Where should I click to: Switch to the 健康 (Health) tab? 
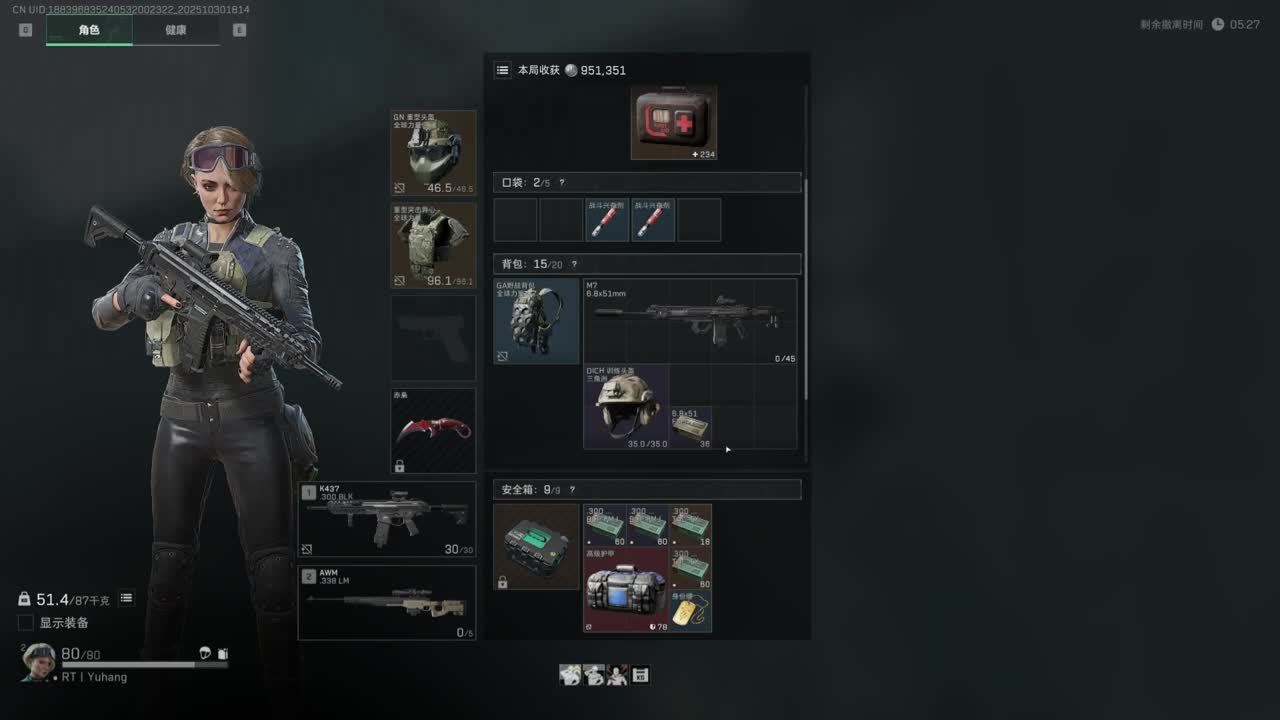coord(175,30)
